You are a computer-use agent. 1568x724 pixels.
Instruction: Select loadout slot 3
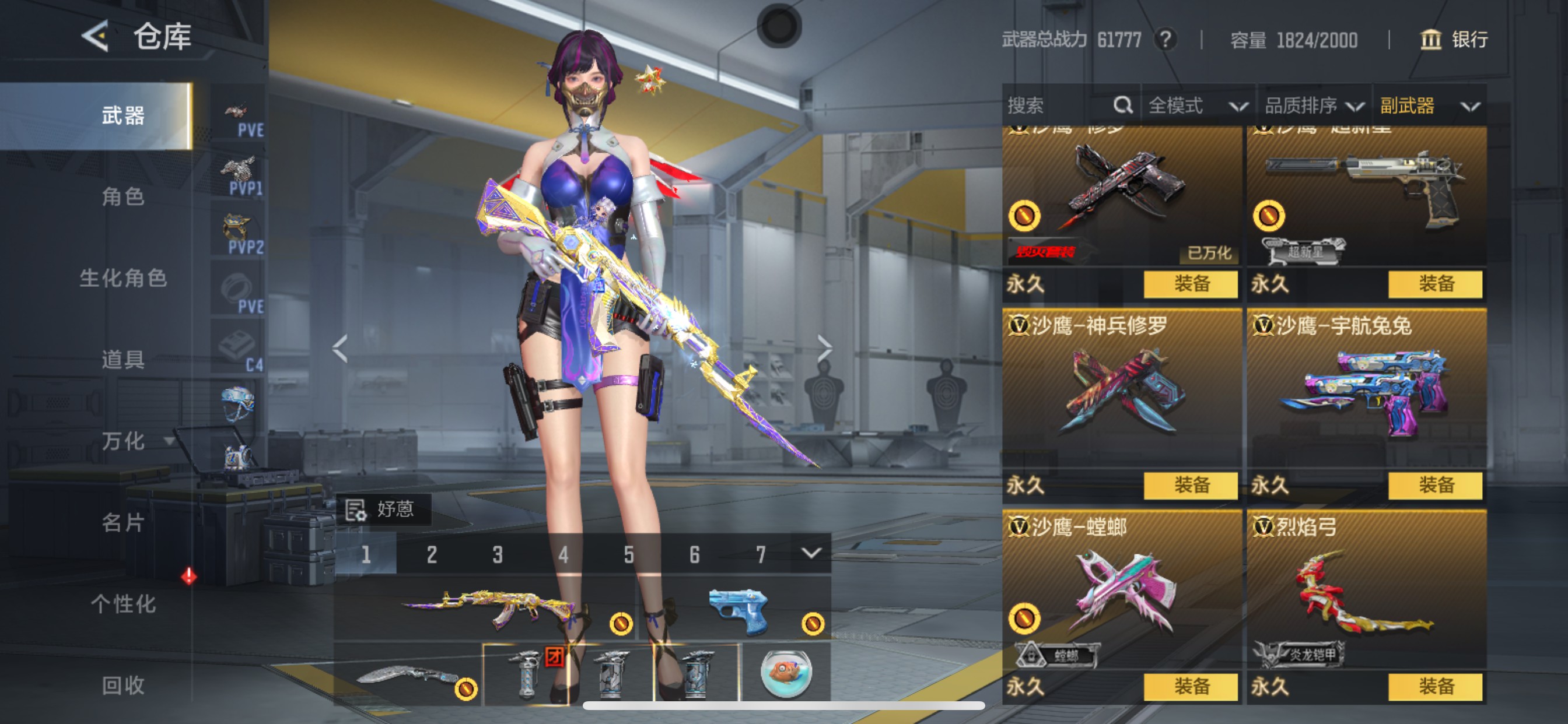(498, 554)
